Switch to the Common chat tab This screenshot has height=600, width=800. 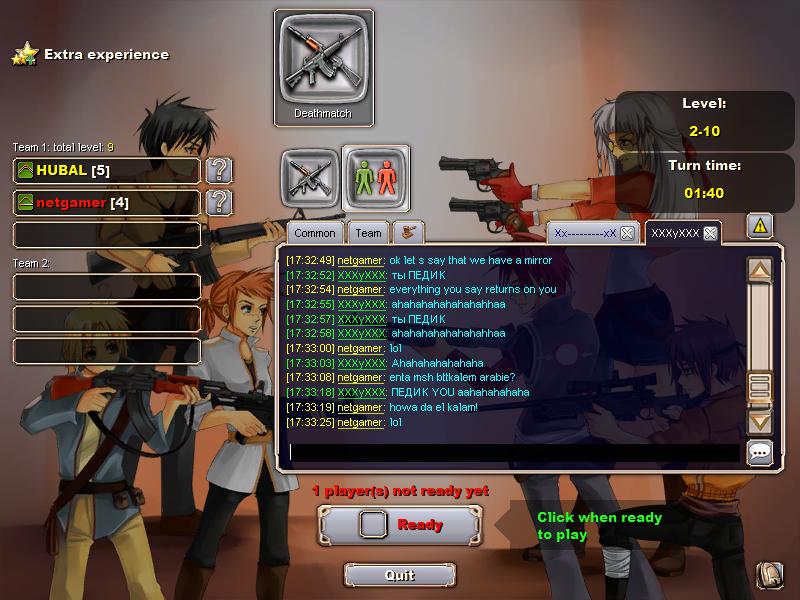click(315, 233)
